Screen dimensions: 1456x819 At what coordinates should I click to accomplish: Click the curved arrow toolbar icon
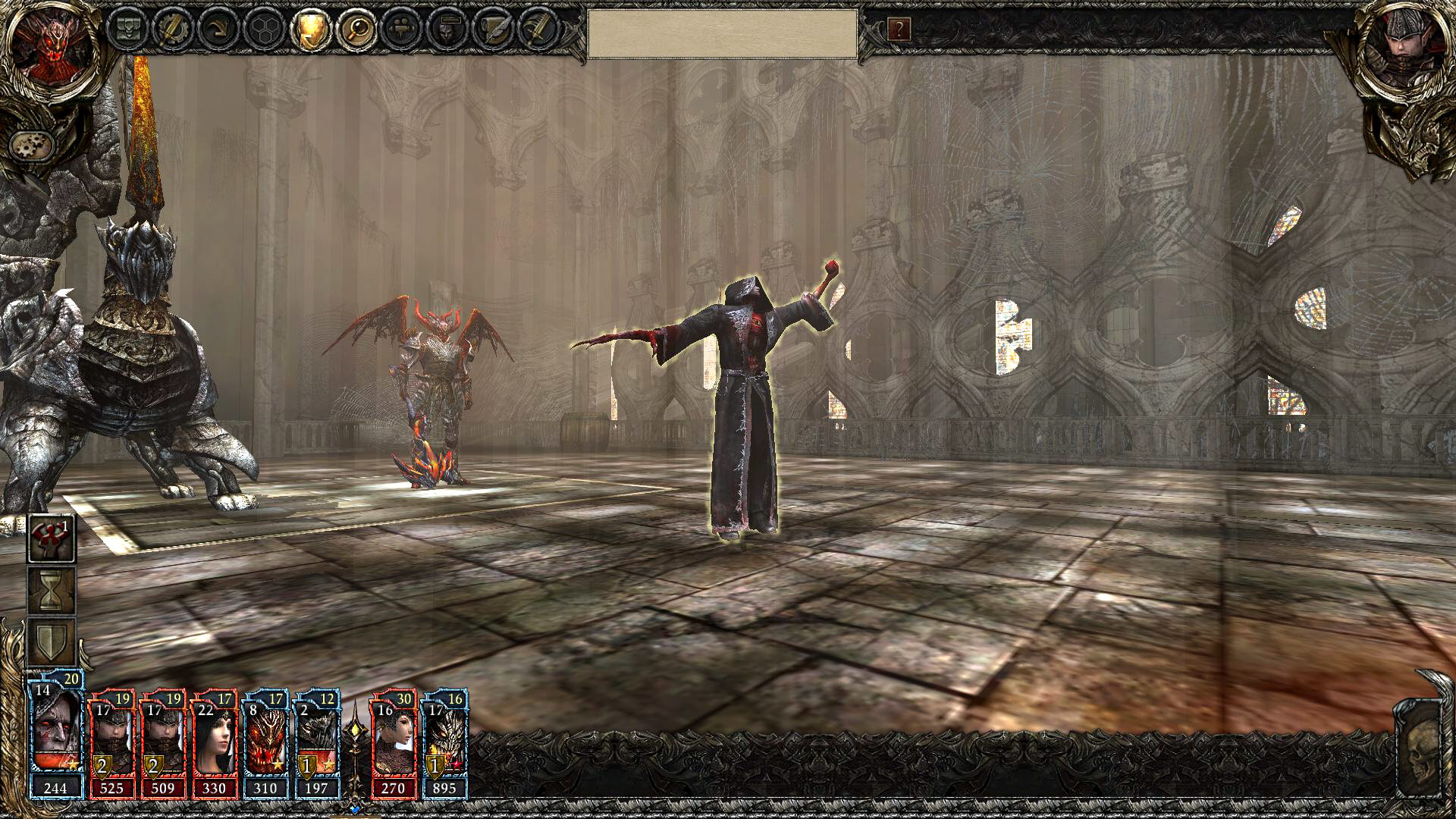click(219, 30)
